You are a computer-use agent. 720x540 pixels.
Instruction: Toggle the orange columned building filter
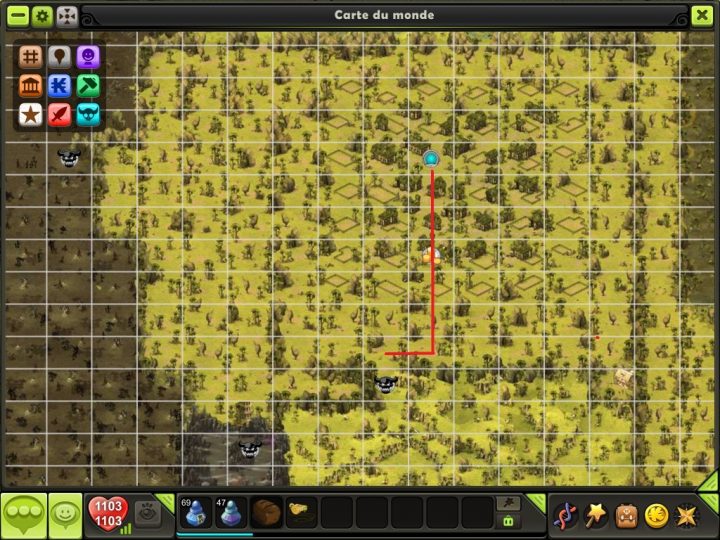click(x=30, y=86)
